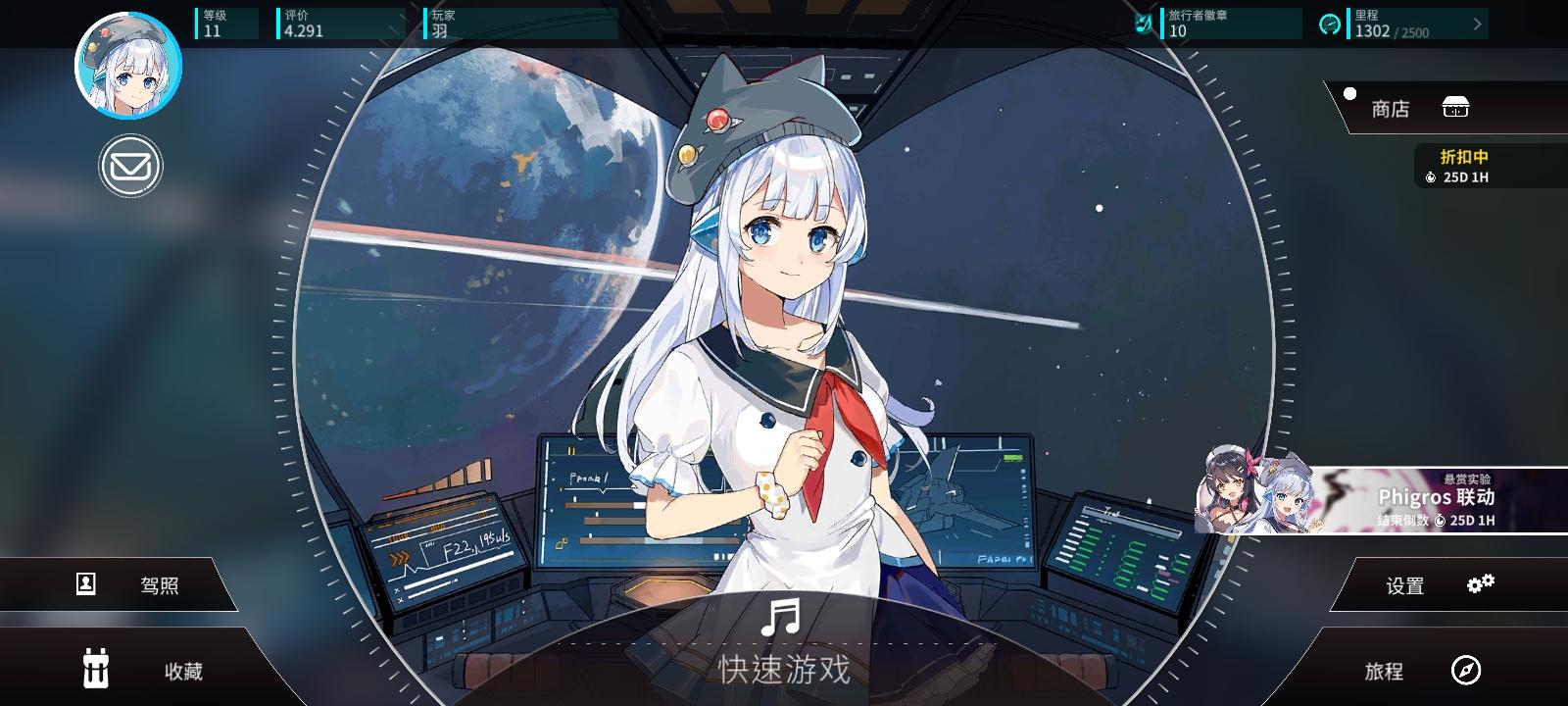Toggle the white dot indicator above 商店
Screen dimensions: 1568x706
pyautogui.click(x=1350, y=94)
